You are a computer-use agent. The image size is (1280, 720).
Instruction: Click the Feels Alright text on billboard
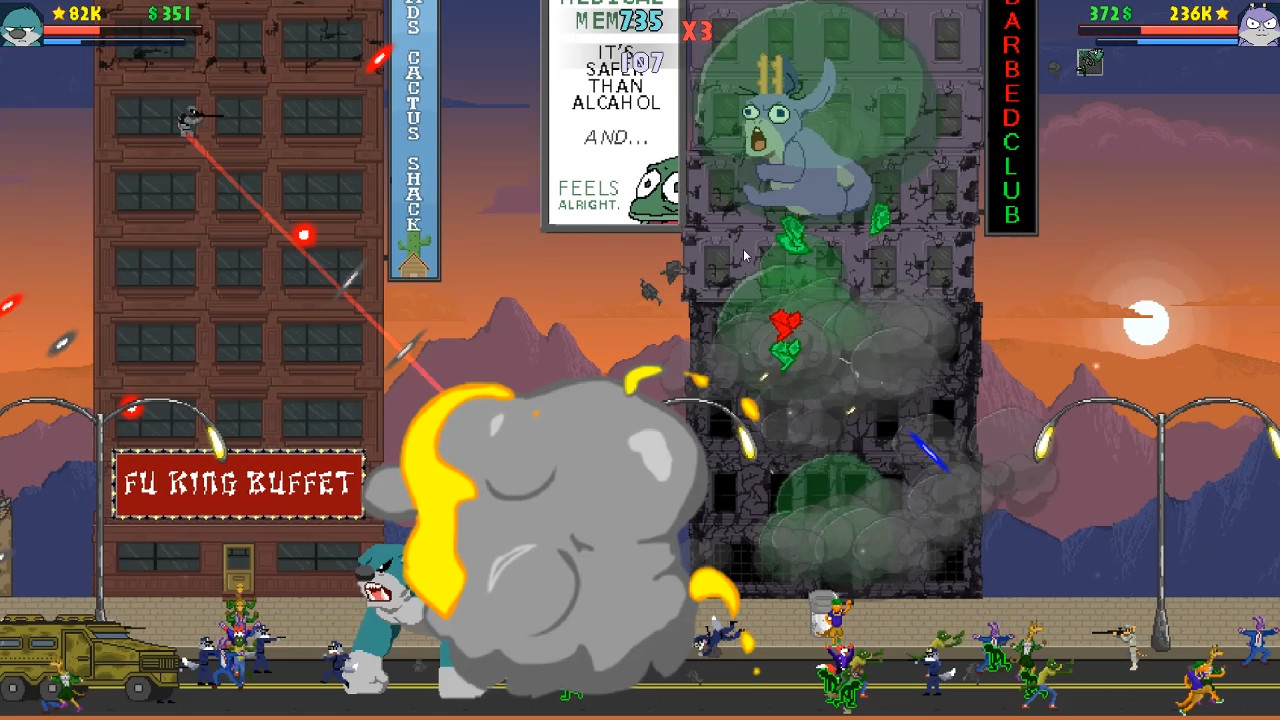click(590, 190)
